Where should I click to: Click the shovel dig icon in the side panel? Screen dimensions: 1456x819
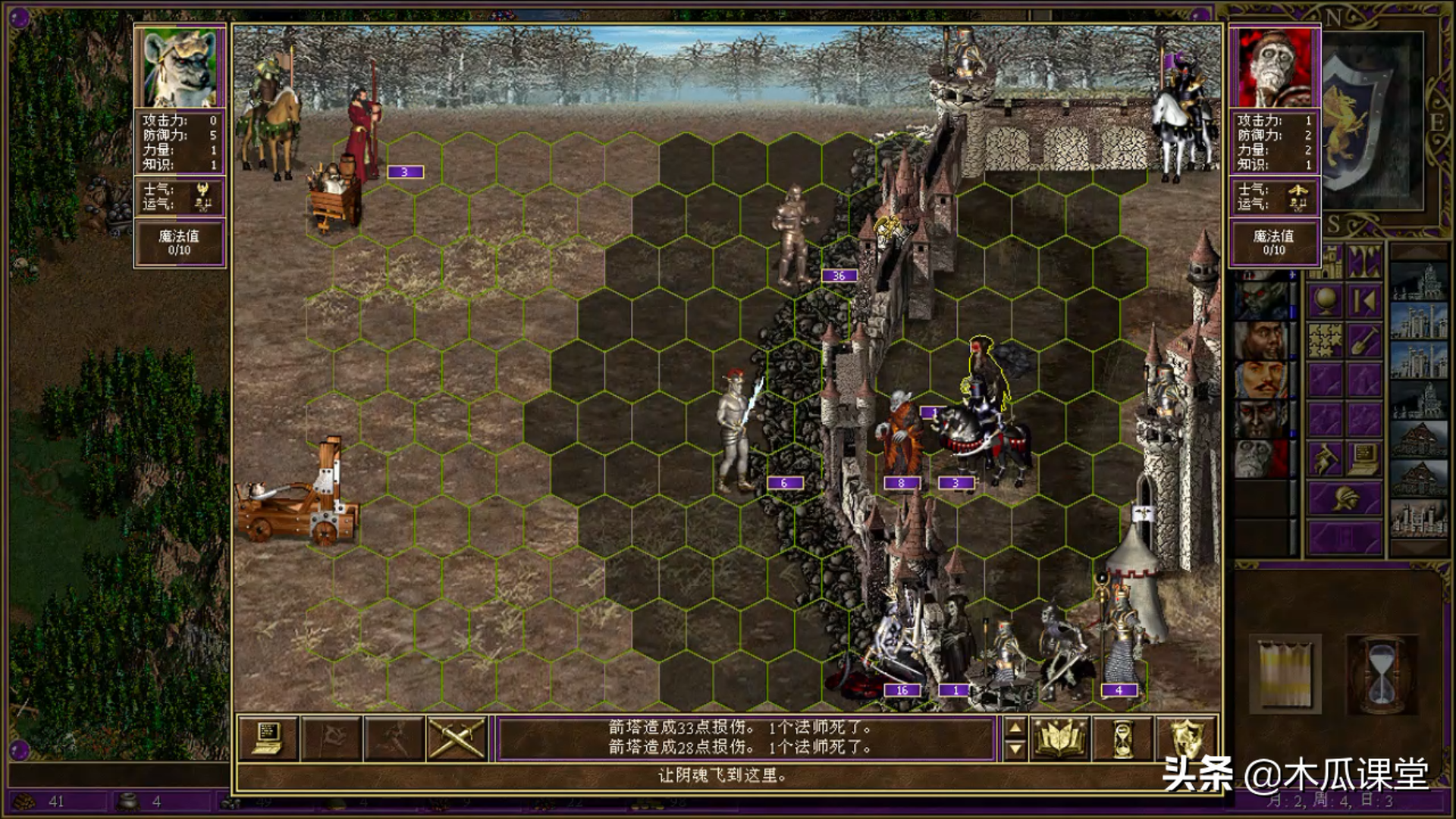[1363, 340]
